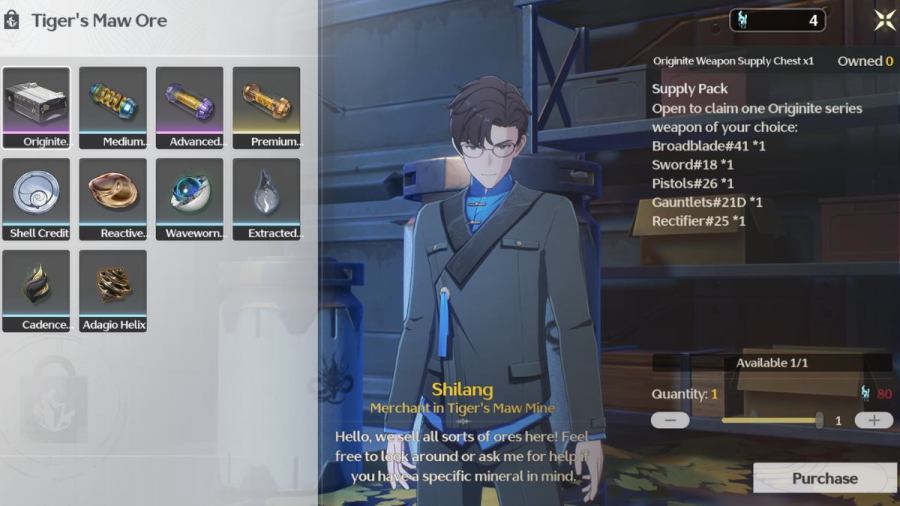Purchase the selected supply chest
Screen dimensions: 900x506
click(x=824, y=478)
